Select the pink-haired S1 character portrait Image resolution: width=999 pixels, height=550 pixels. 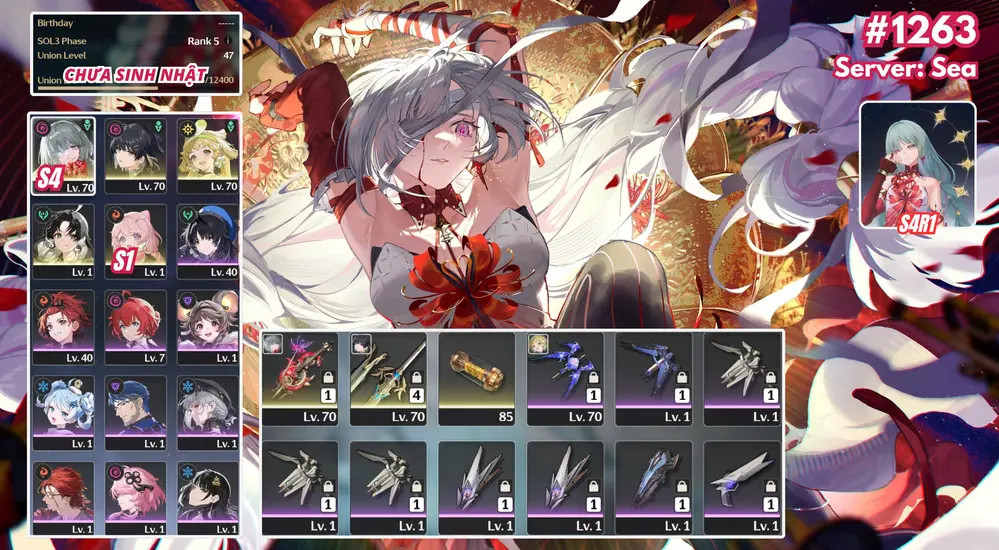[136, 241]
